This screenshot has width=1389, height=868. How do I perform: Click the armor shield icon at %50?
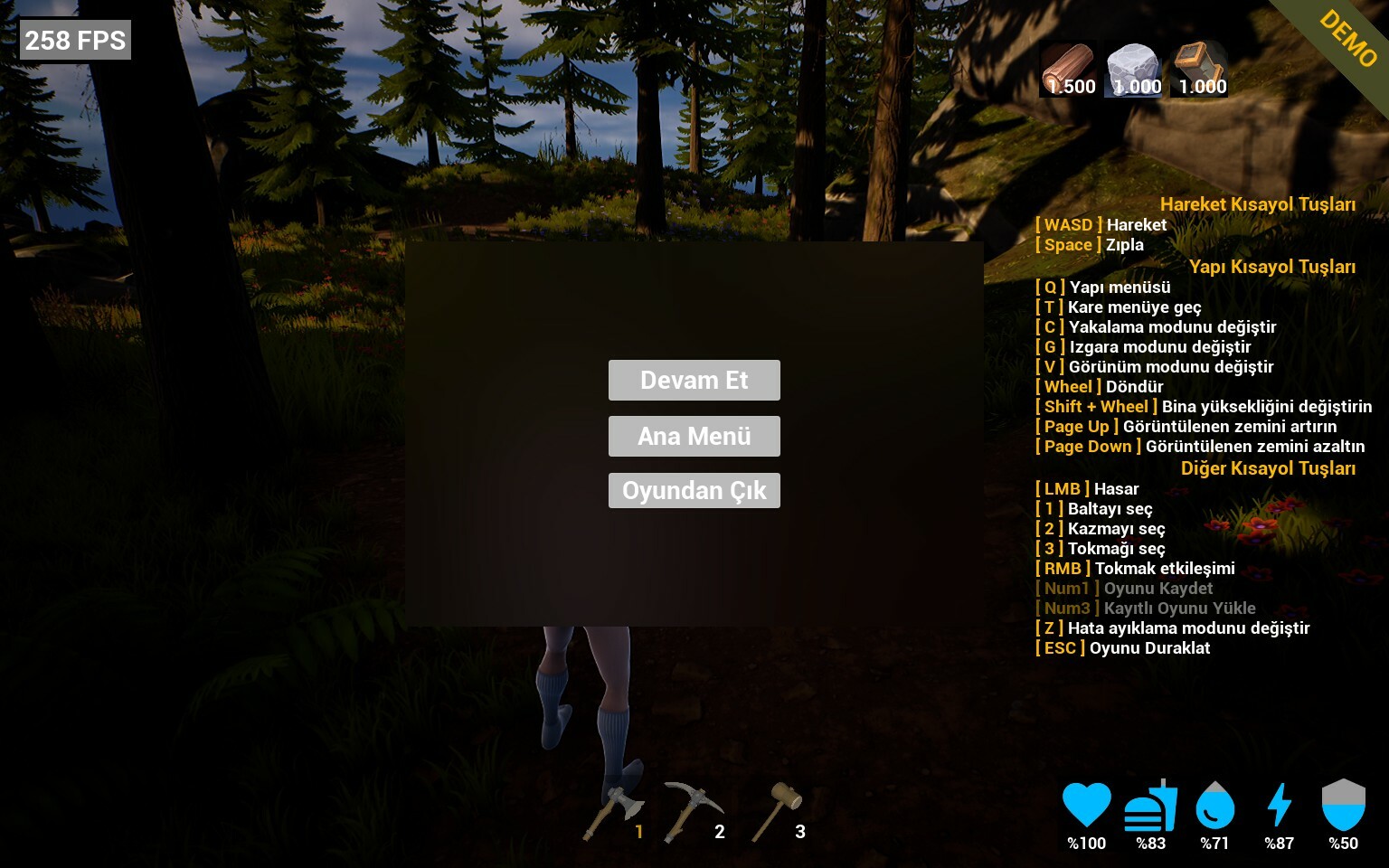point(1343,804)
